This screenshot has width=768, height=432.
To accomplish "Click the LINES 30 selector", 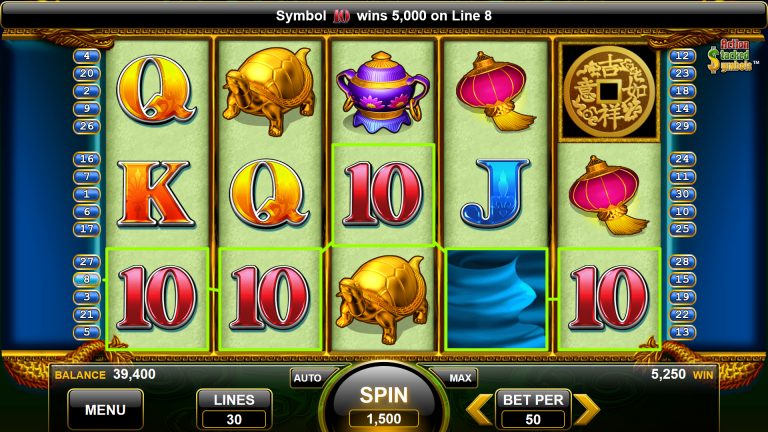I will click(234, 409).
